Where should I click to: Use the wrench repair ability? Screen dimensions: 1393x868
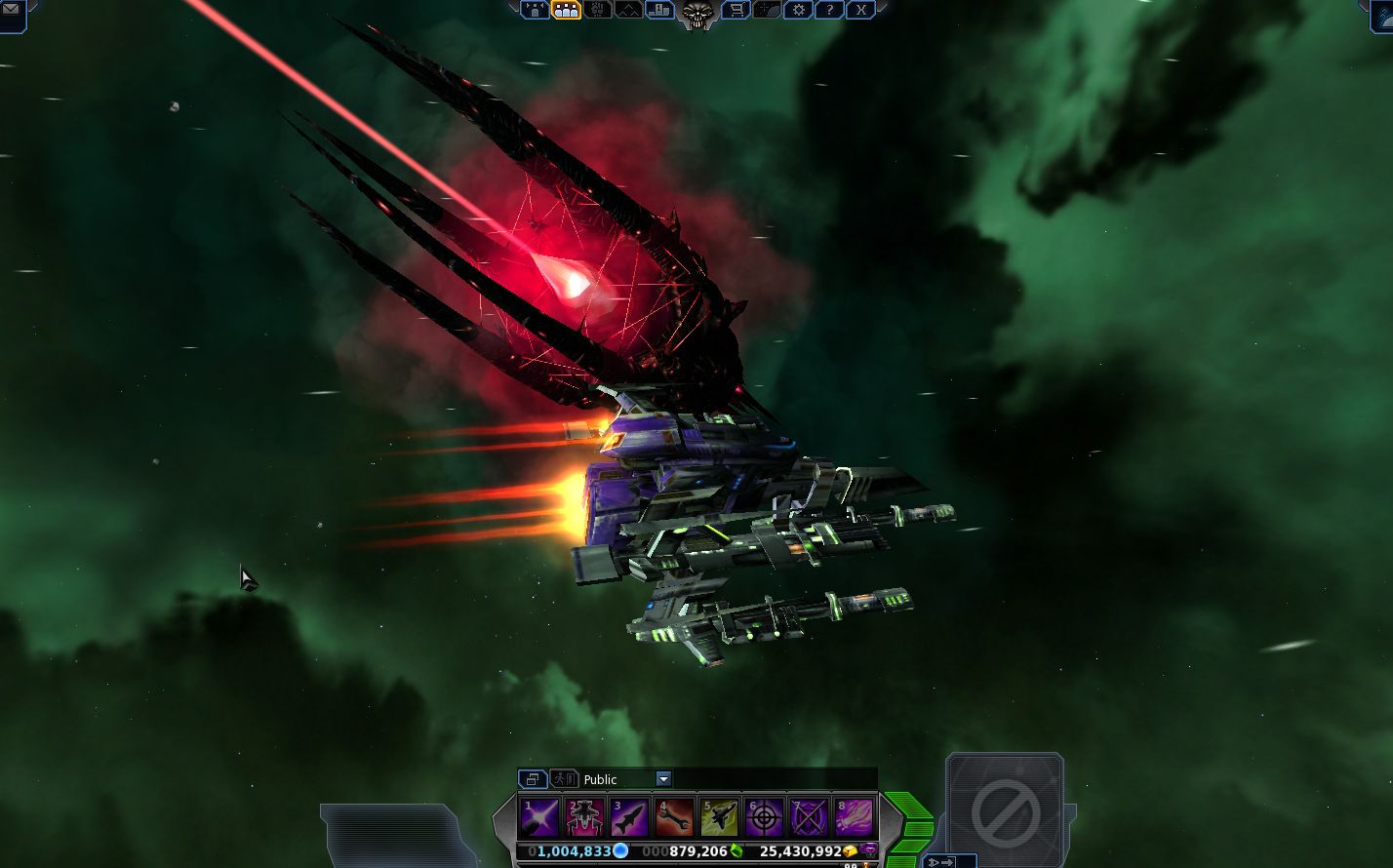pos(674,817)
